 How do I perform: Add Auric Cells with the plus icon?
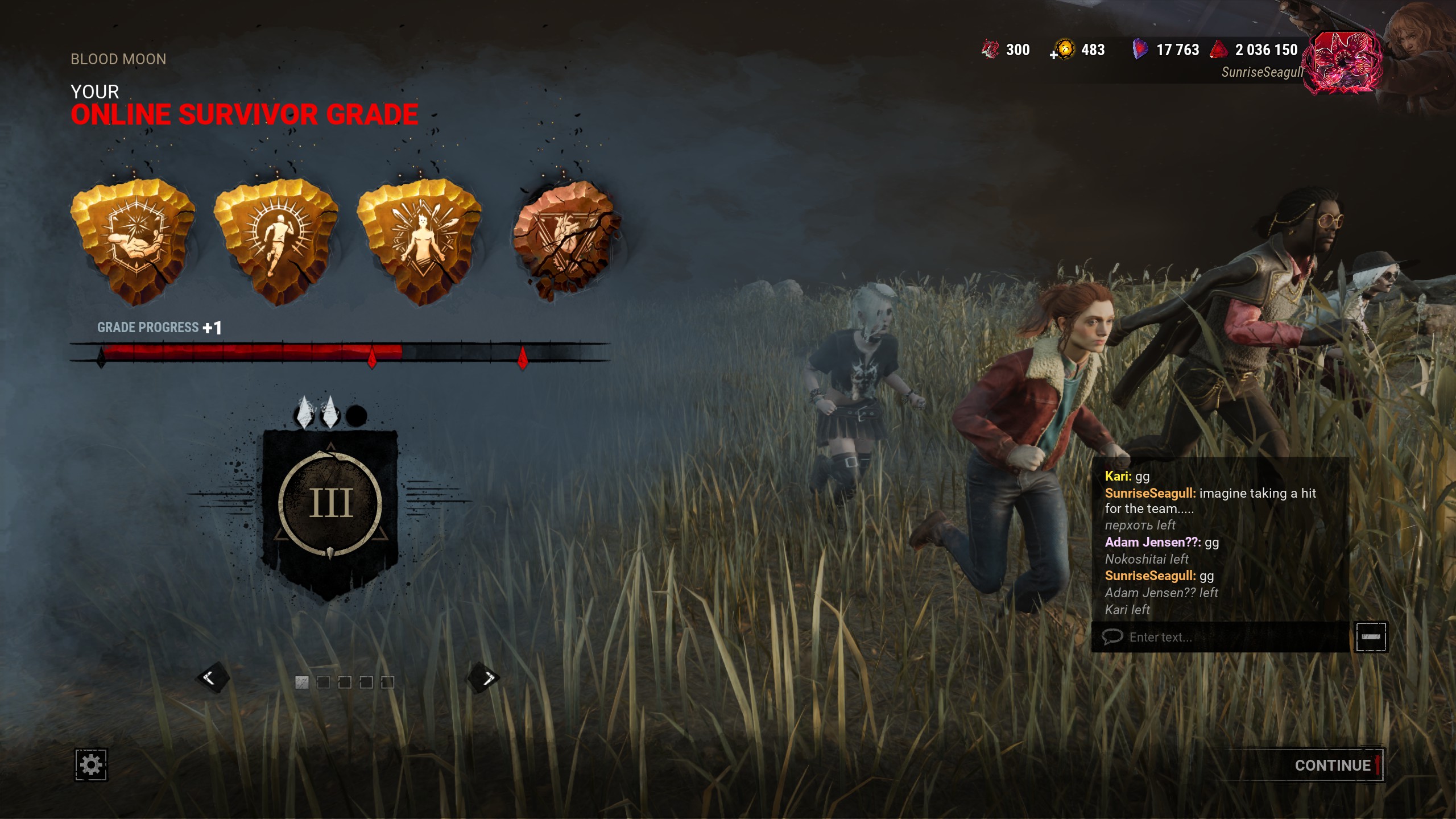click(x=1054, y=55)
